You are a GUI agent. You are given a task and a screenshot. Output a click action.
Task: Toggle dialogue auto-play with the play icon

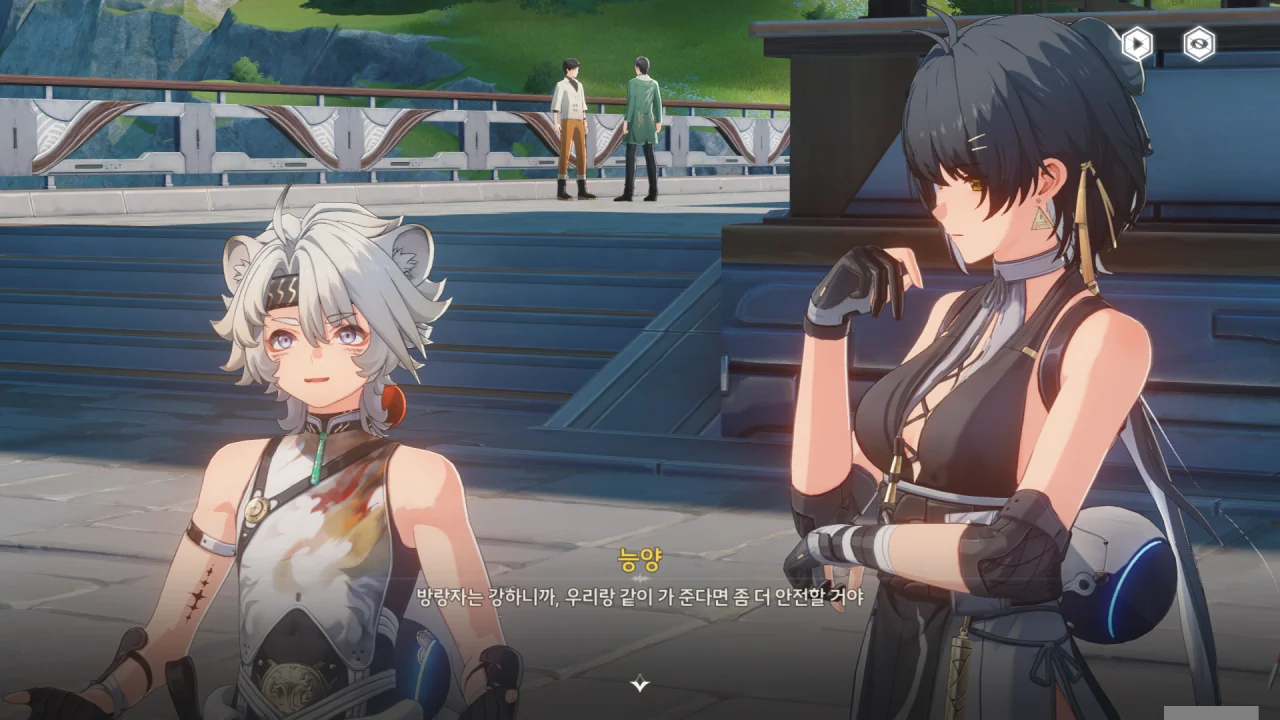(x=1137, y=44)
